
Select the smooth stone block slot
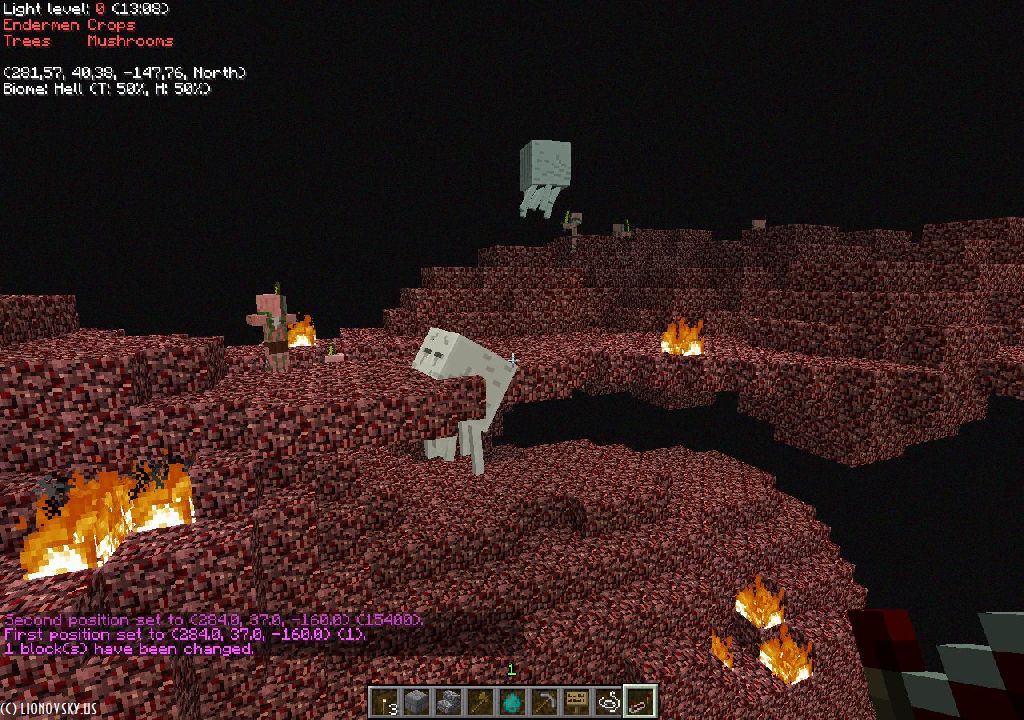point(417,702)
